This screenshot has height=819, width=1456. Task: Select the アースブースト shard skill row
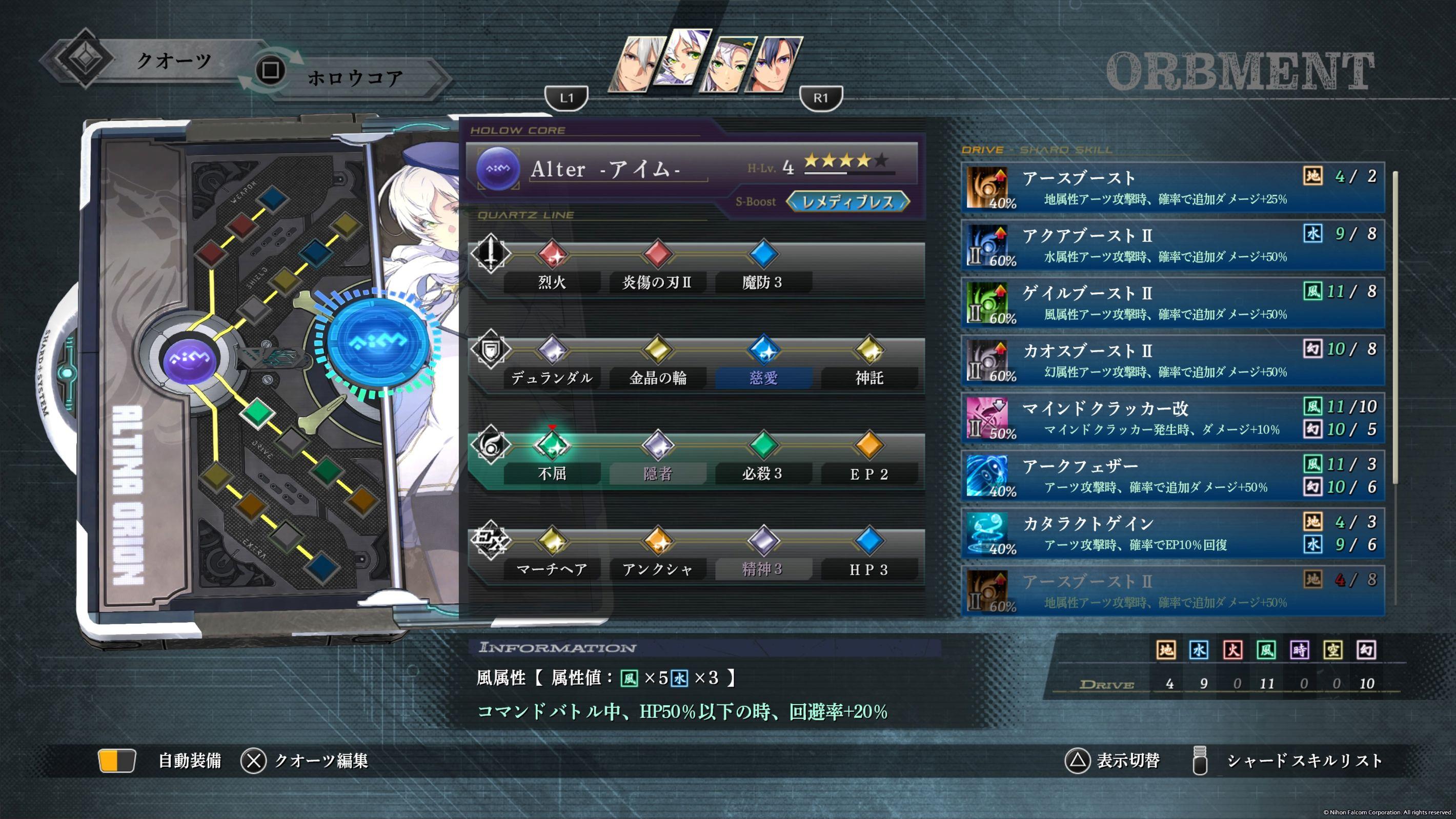tap(1172, 188)
